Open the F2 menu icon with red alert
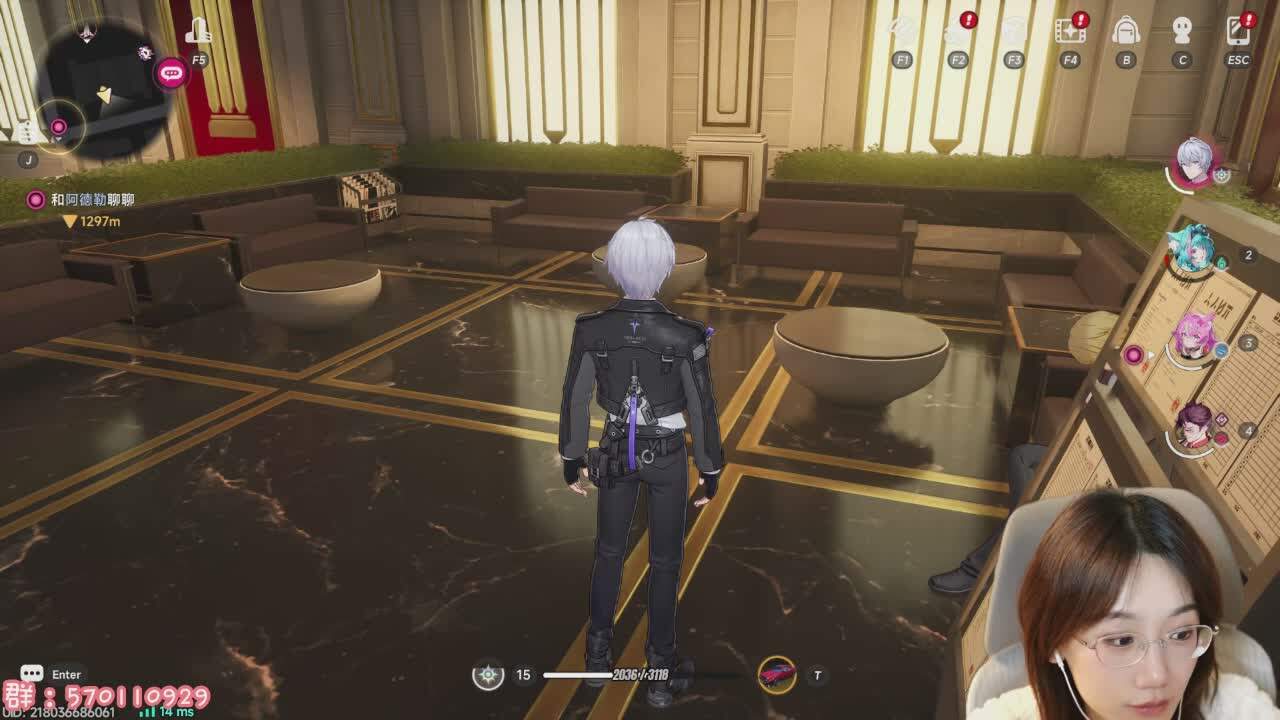Screen dimensions: 1280x720 [x=957, y=32]
